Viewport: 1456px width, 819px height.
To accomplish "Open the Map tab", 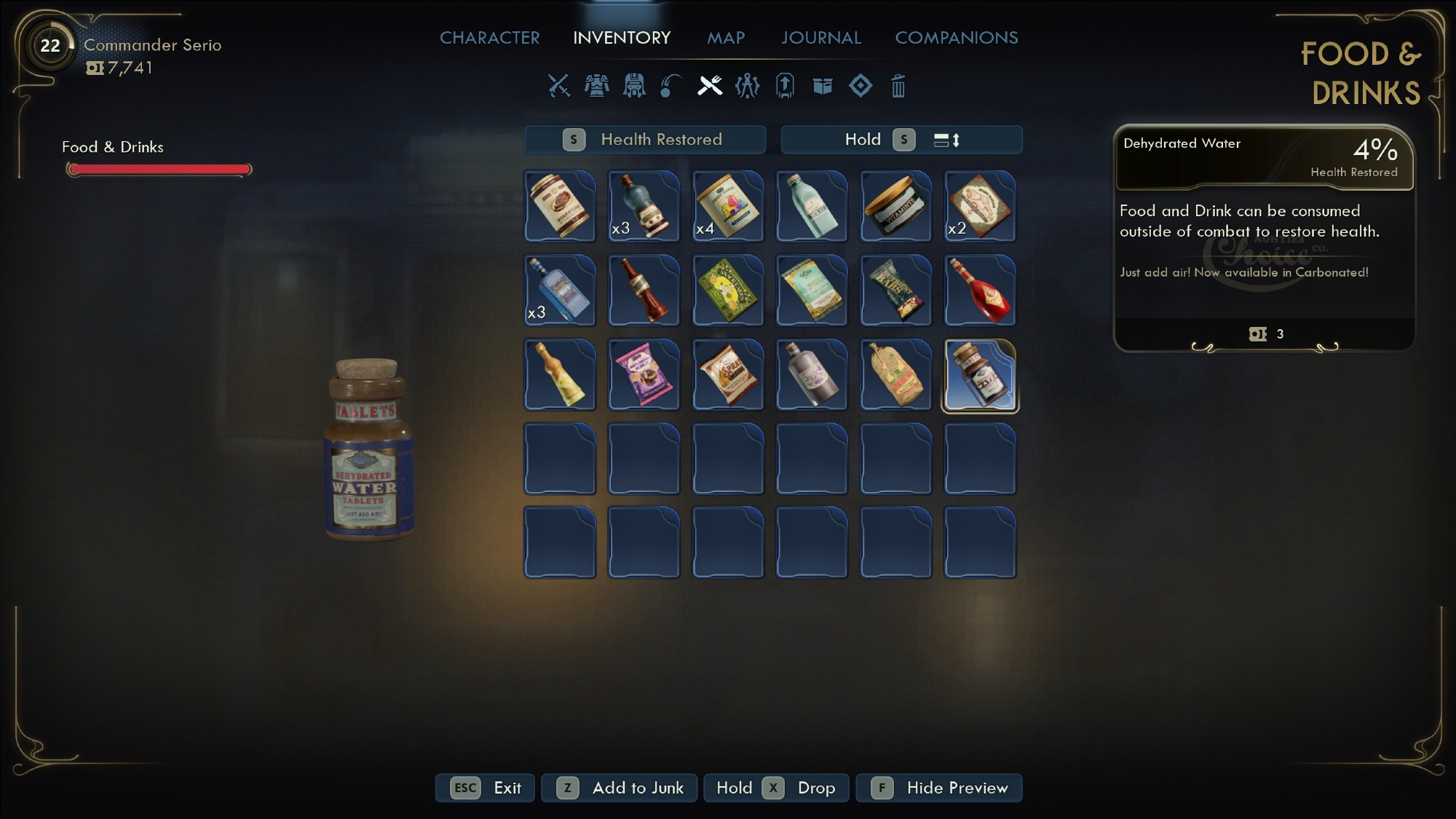I will tap(725, 38).
